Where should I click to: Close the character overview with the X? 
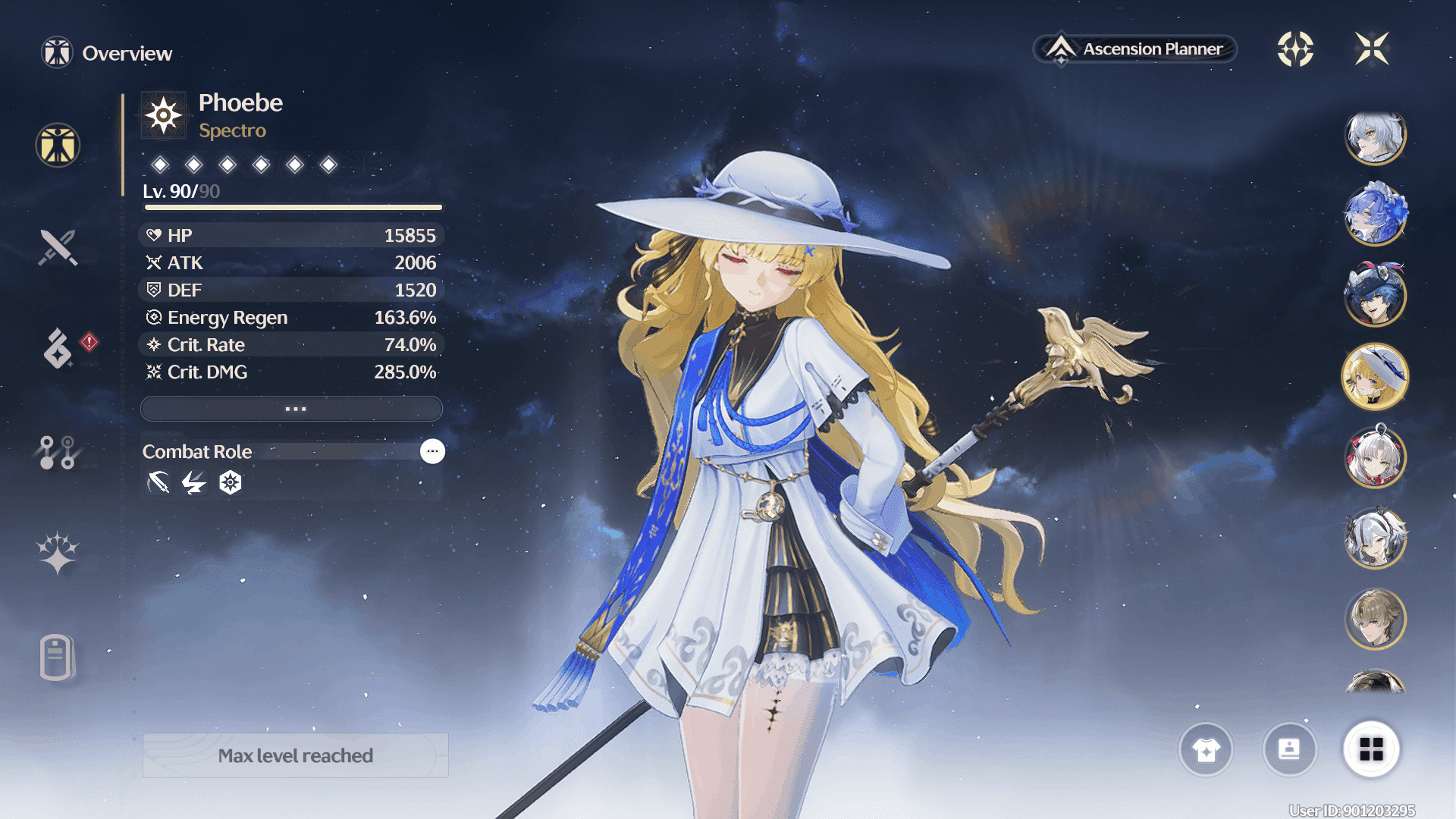pyautogui.click(x=1371, y=49)
